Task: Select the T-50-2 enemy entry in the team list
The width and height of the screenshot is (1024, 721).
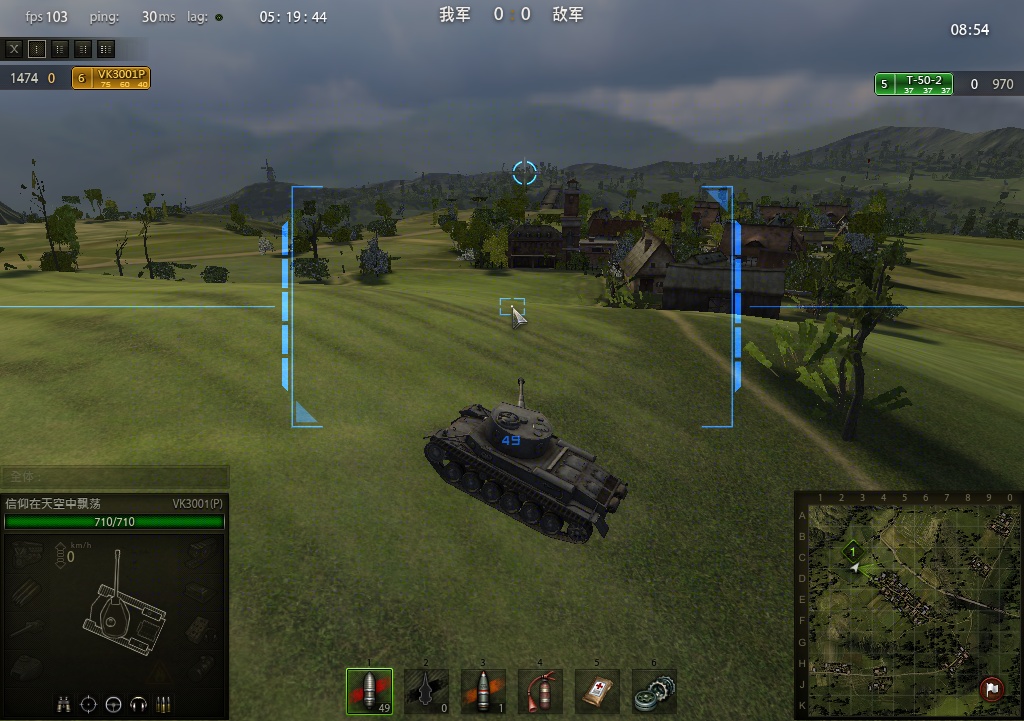Action: 913,85
